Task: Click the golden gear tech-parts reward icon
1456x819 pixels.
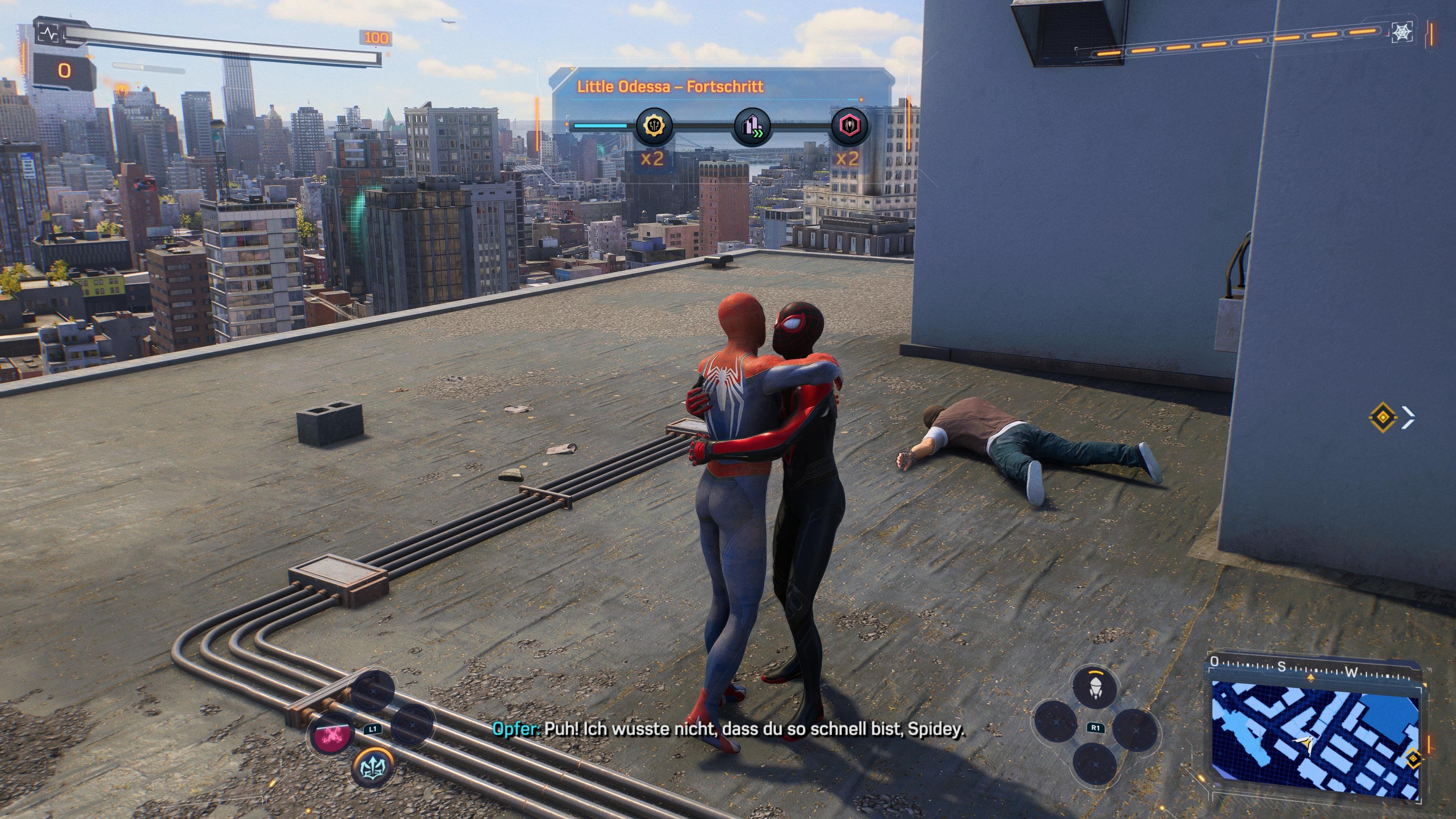Action: coord(654,126)
